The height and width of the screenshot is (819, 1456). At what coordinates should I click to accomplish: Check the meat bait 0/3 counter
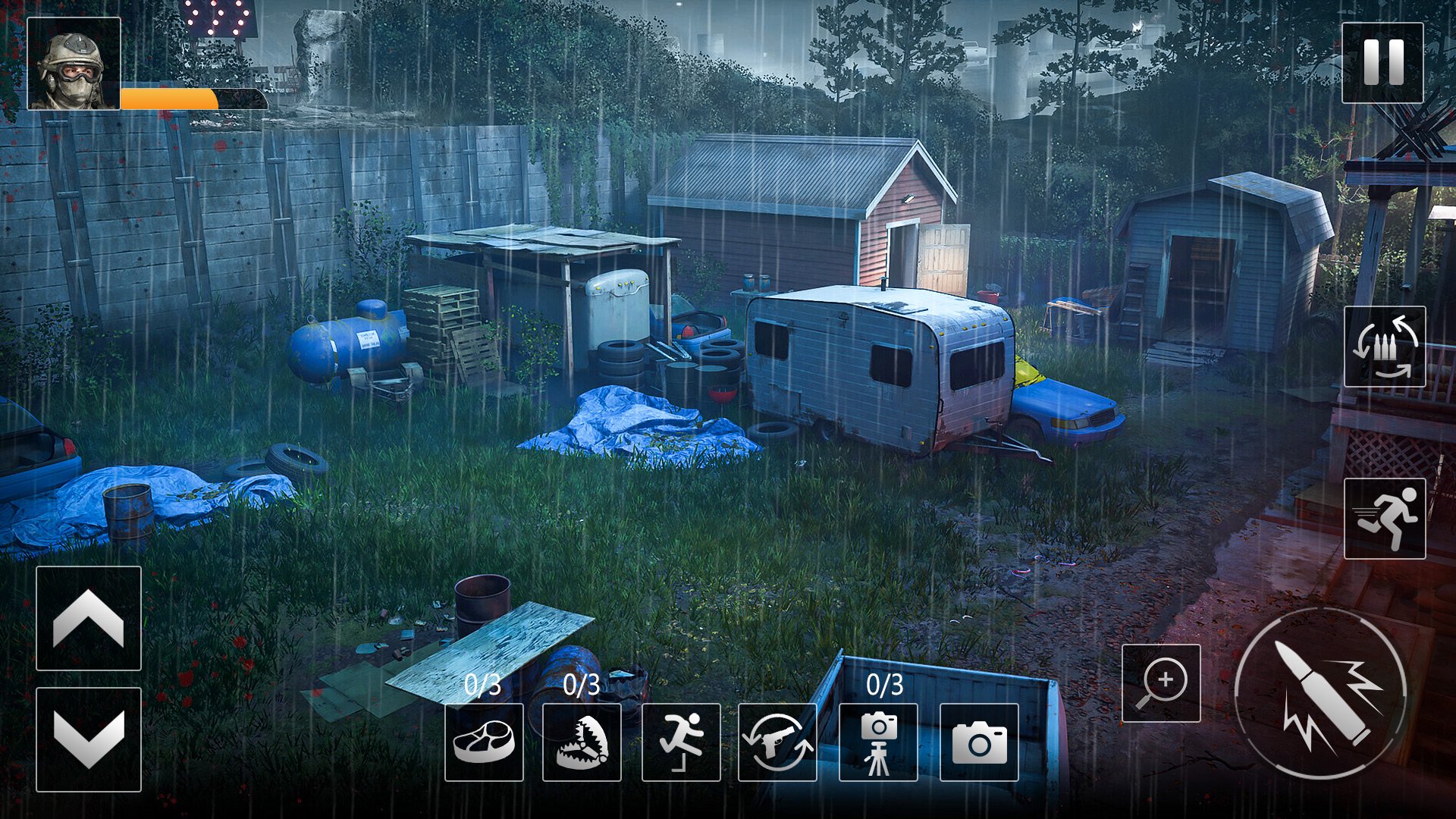(482, 685)
